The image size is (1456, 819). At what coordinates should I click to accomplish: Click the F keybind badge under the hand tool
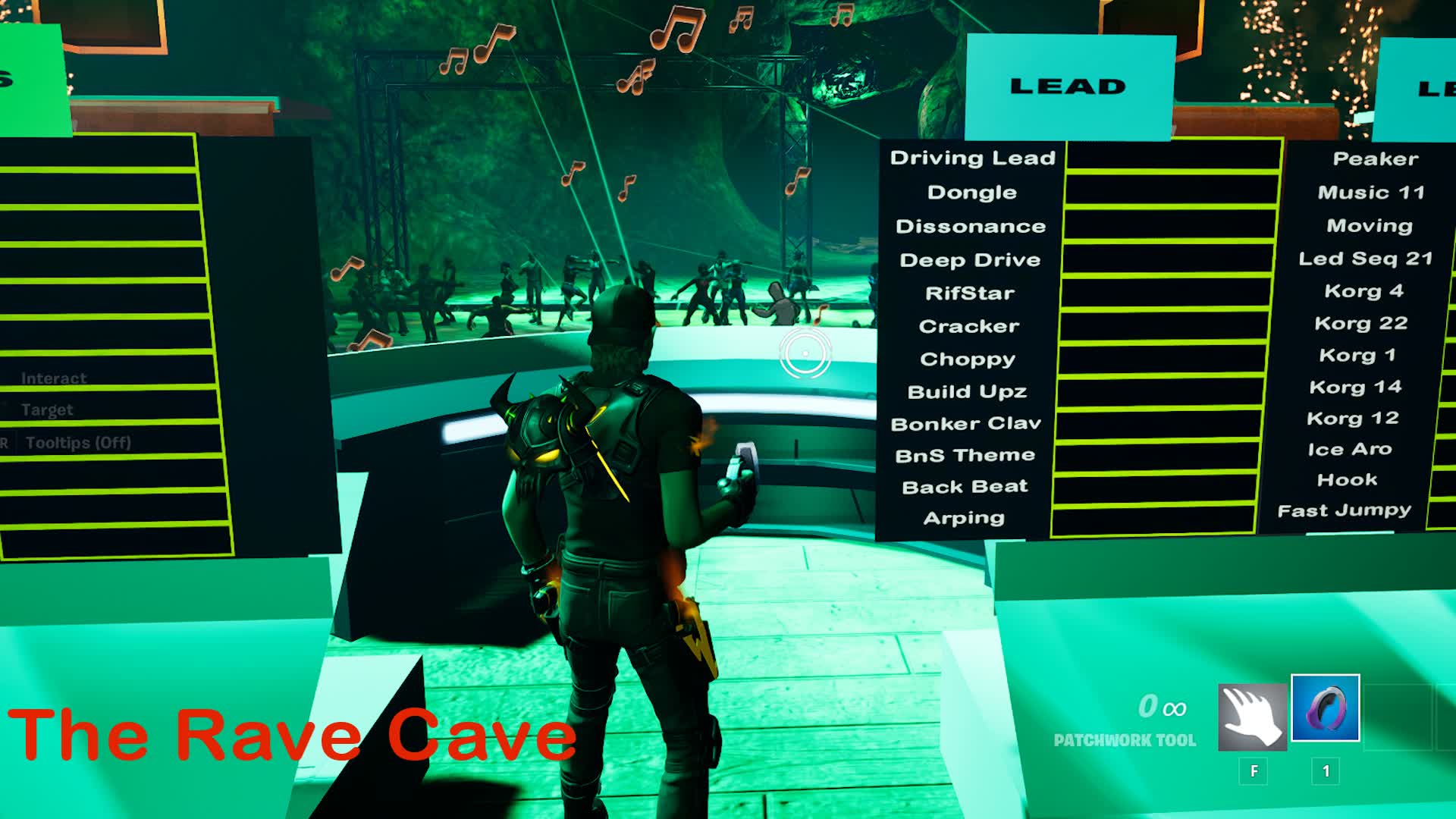pyautogui.click(x=1255, y=772)
